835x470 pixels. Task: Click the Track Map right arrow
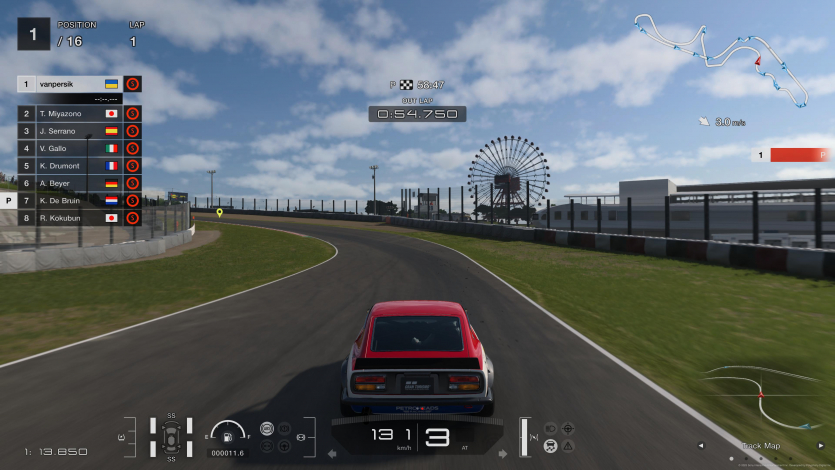coord(820,446)
